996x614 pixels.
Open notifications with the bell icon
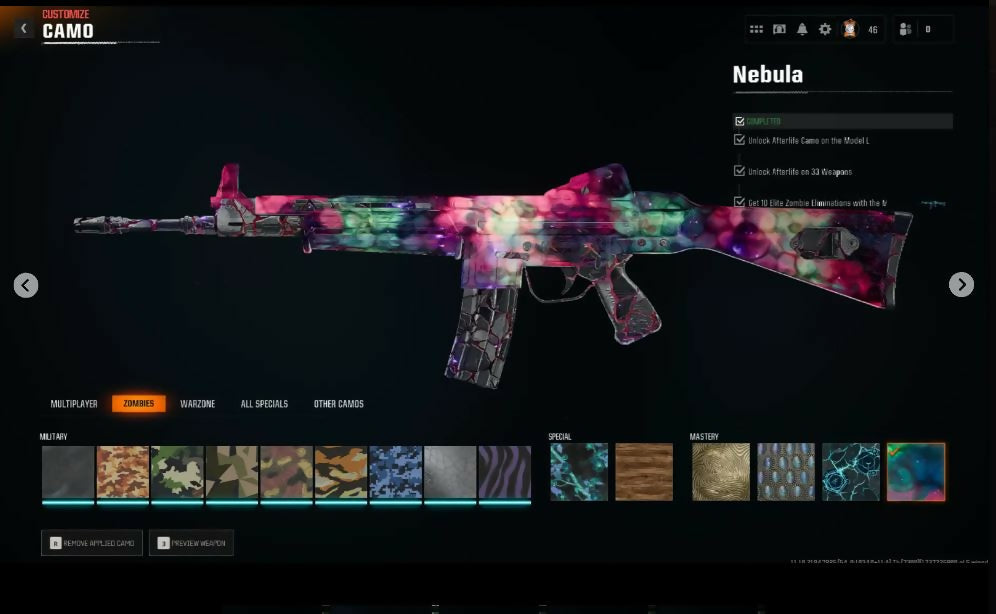pyautogui.click(x=802, y=30)
